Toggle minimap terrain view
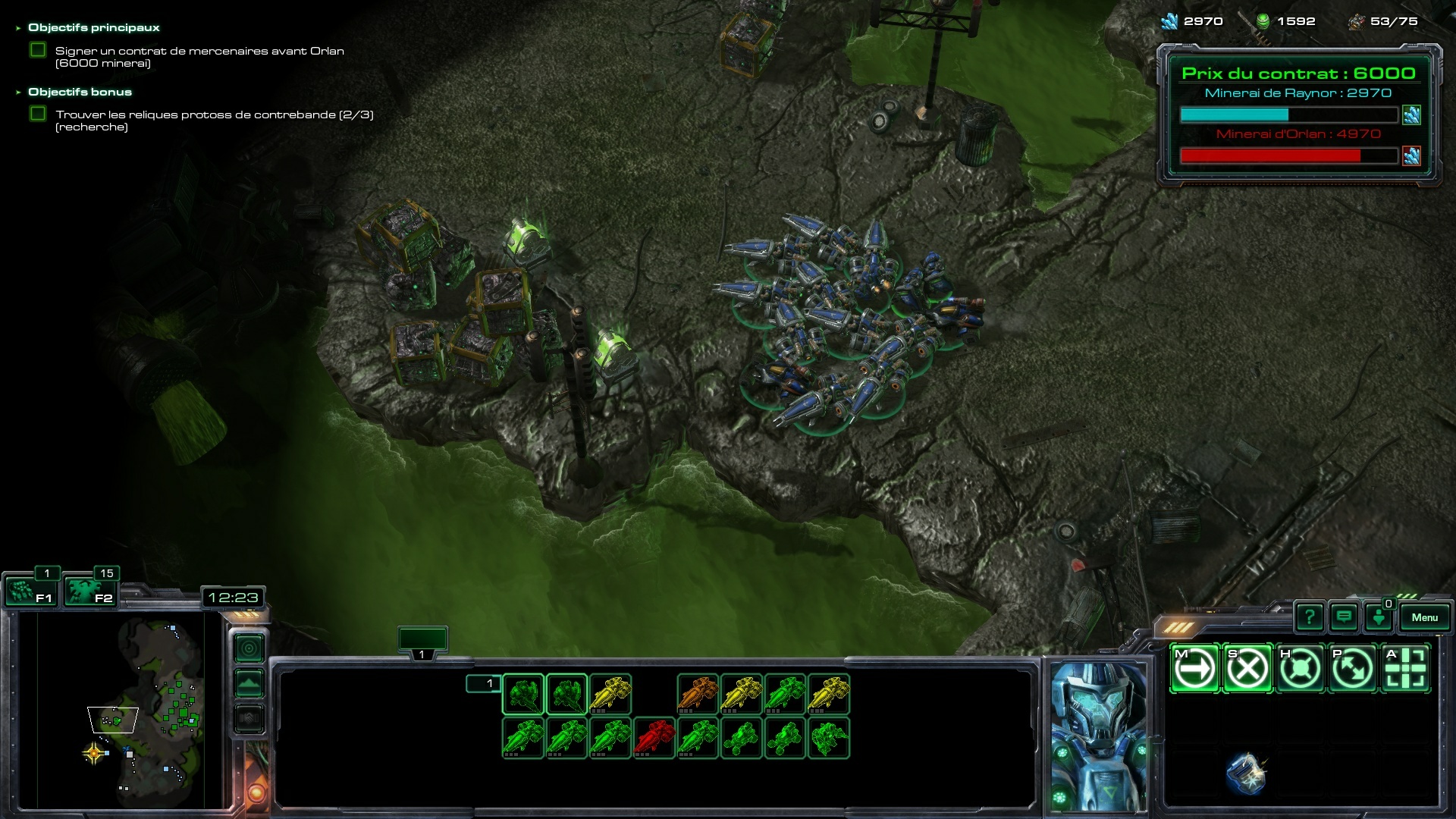The width and height of the screenshot is (1456, 819). (x=249, y=683)
